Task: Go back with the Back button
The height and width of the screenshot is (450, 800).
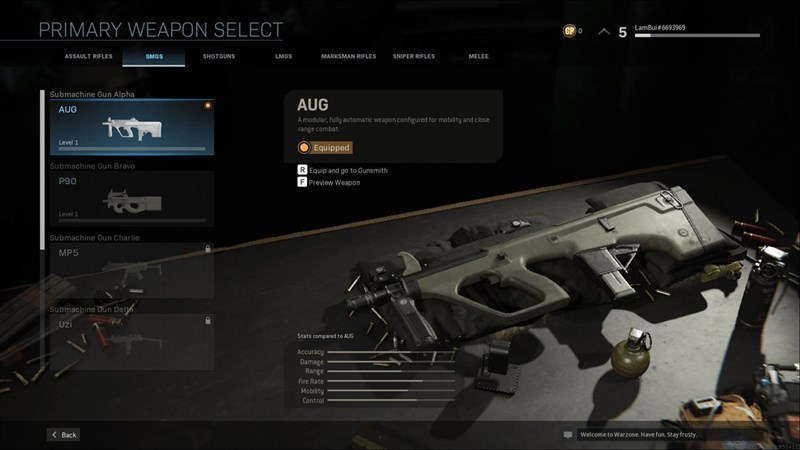Action: (x=63, y=435)
